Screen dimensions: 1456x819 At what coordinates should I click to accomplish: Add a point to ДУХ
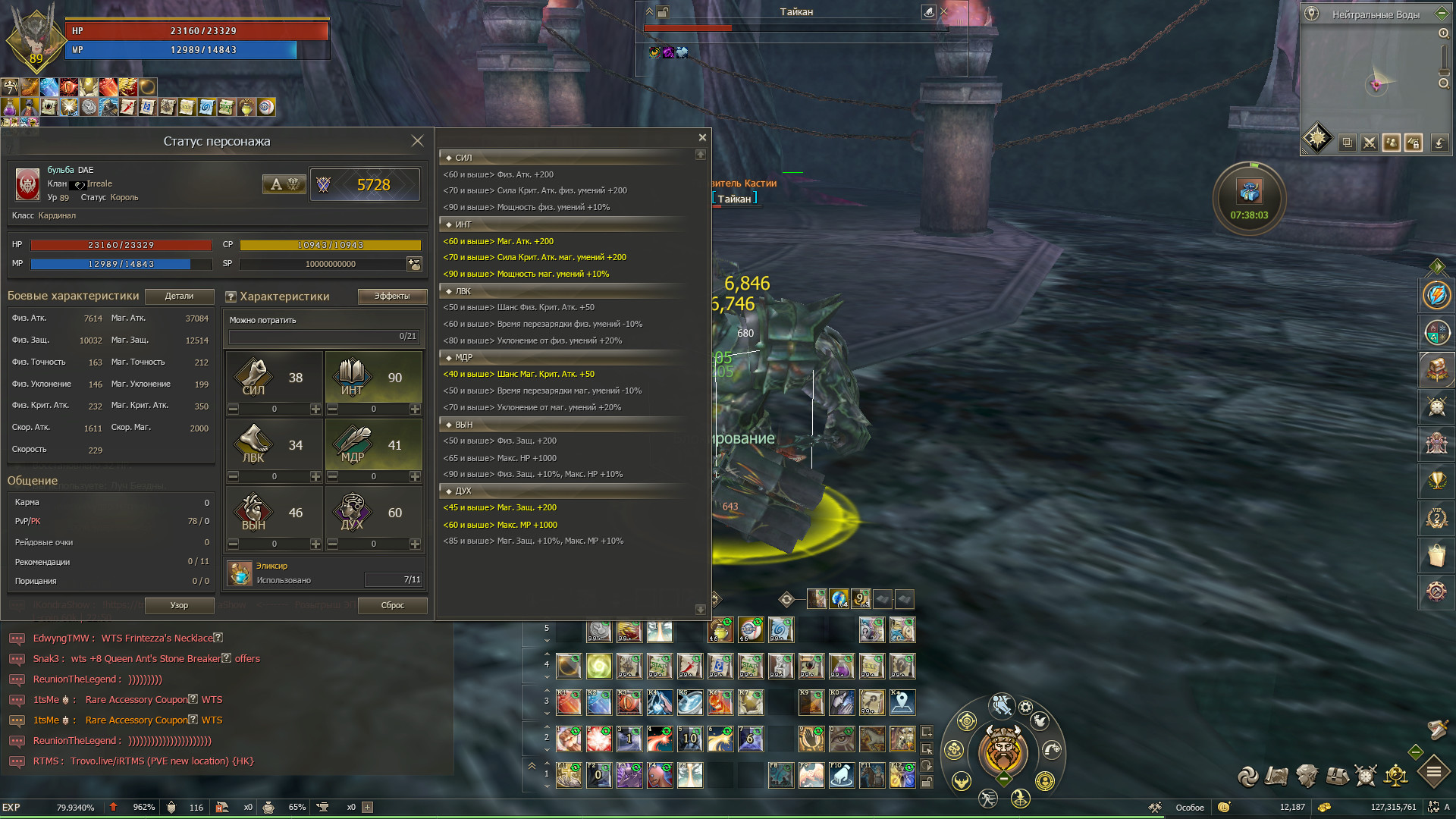click(415, 544)
